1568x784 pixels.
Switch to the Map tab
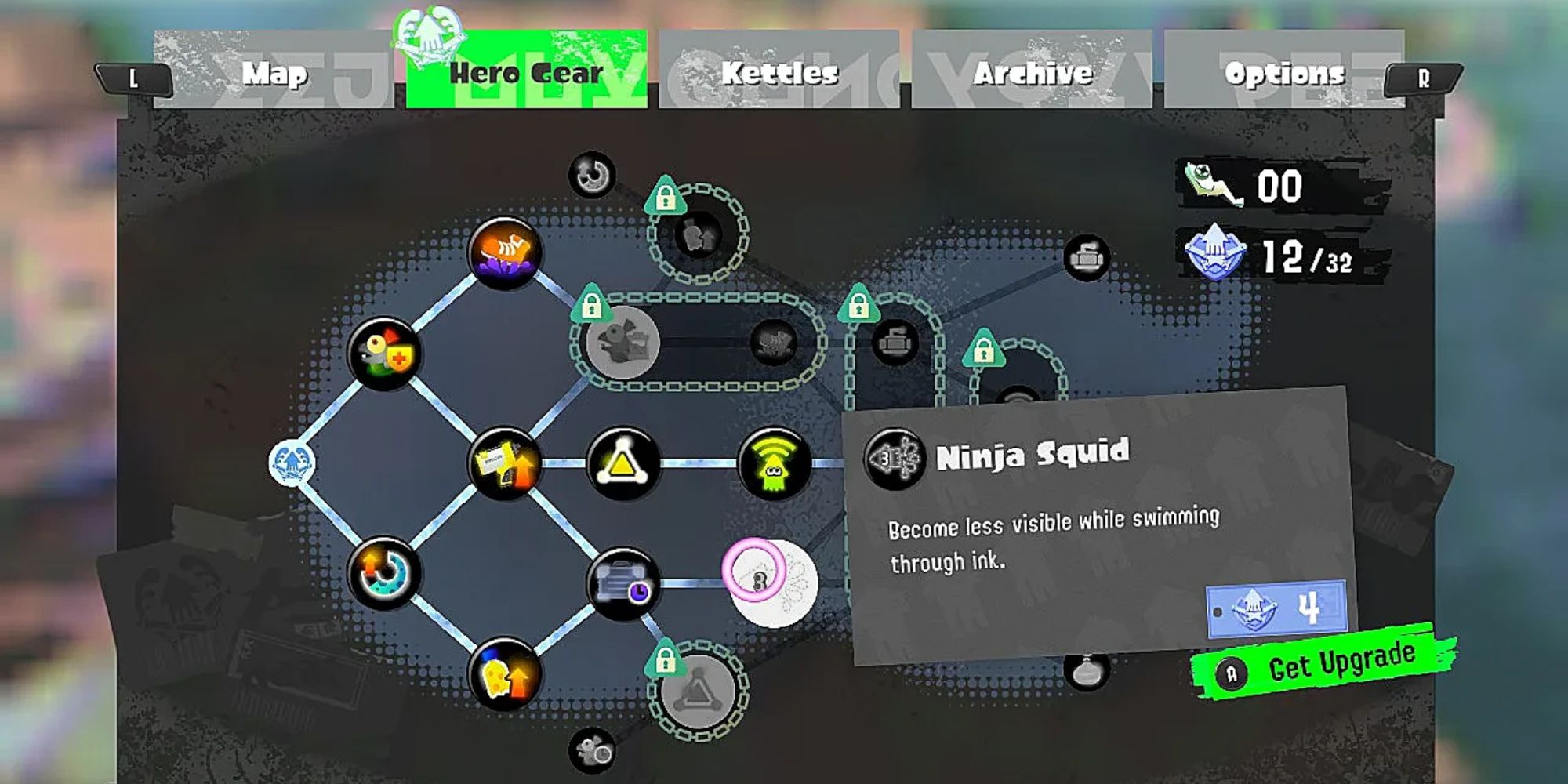(274, 73)
